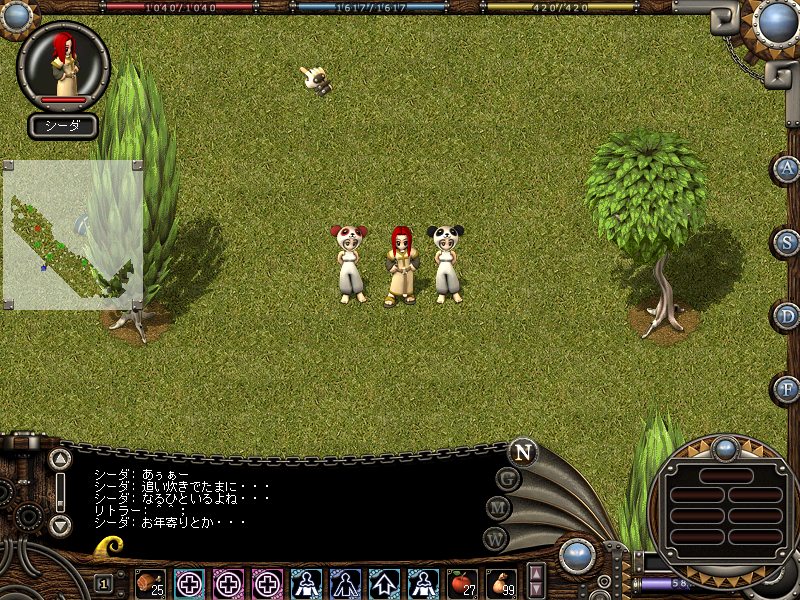800x600 pixels.
Task: Select the W chat channel button
Action: (496, 538)
